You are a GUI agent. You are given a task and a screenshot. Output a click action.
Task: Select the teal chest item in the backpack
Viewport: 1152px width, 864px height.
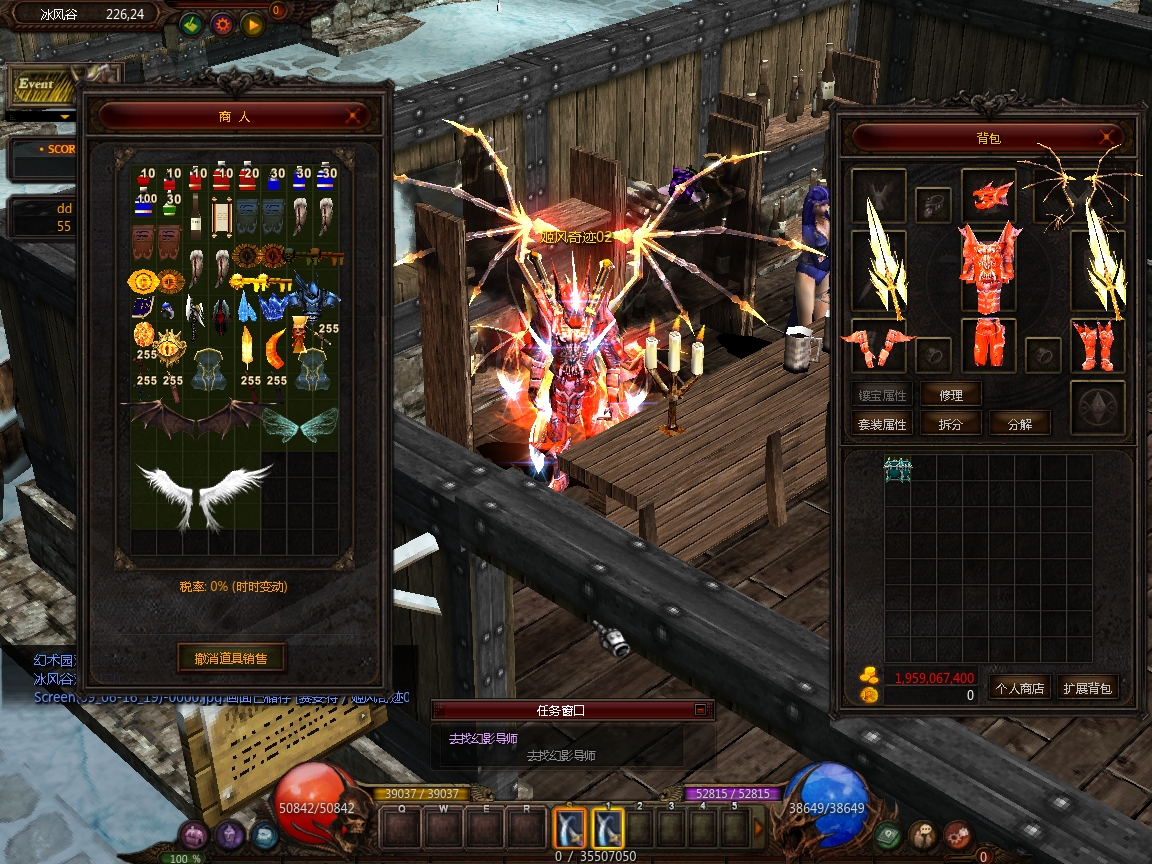[x=898, y=469]
